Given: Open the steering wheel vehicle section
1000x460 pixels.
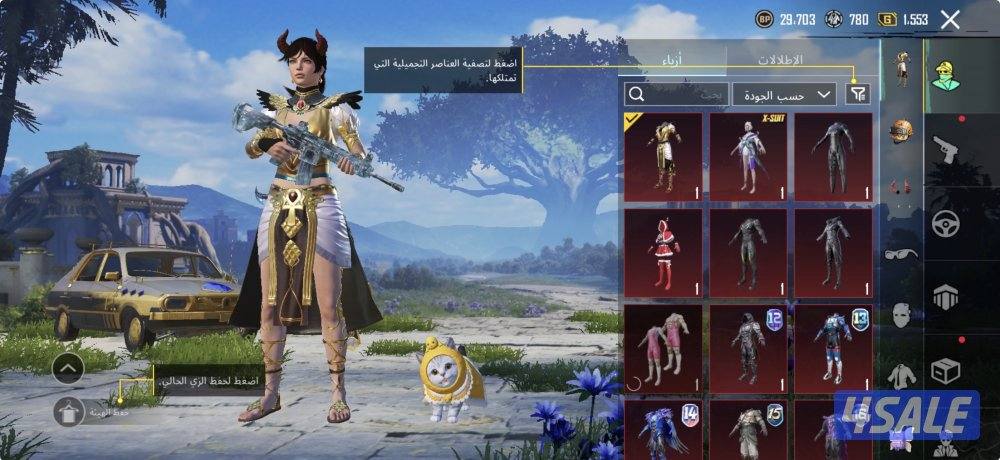Looking at the screenshot, I should click(x=946, y=223).
